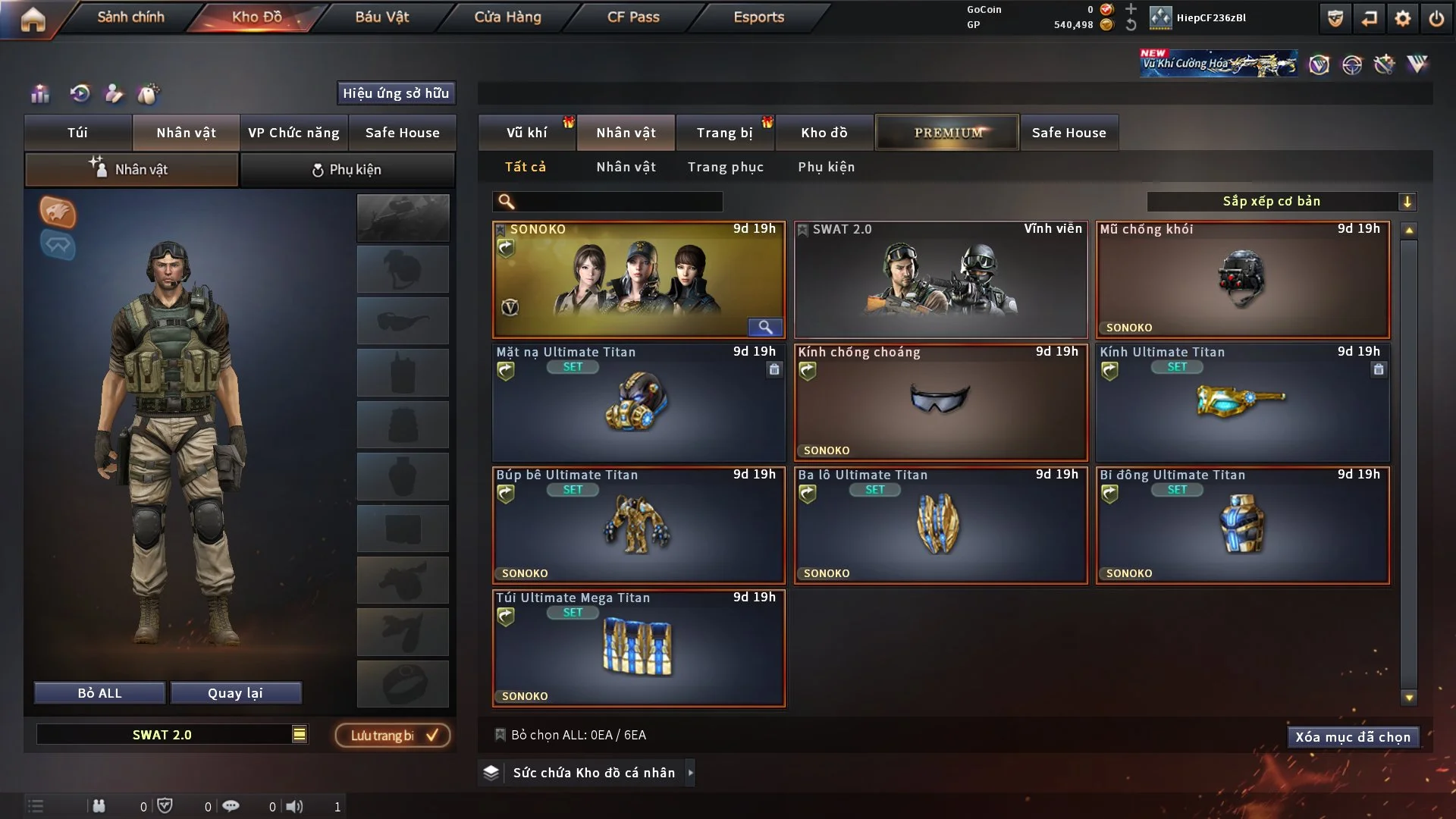The height and width of the screenshot is (819, 1456).
Task: Open the settings gear icon
Action: coord(1402,18)
